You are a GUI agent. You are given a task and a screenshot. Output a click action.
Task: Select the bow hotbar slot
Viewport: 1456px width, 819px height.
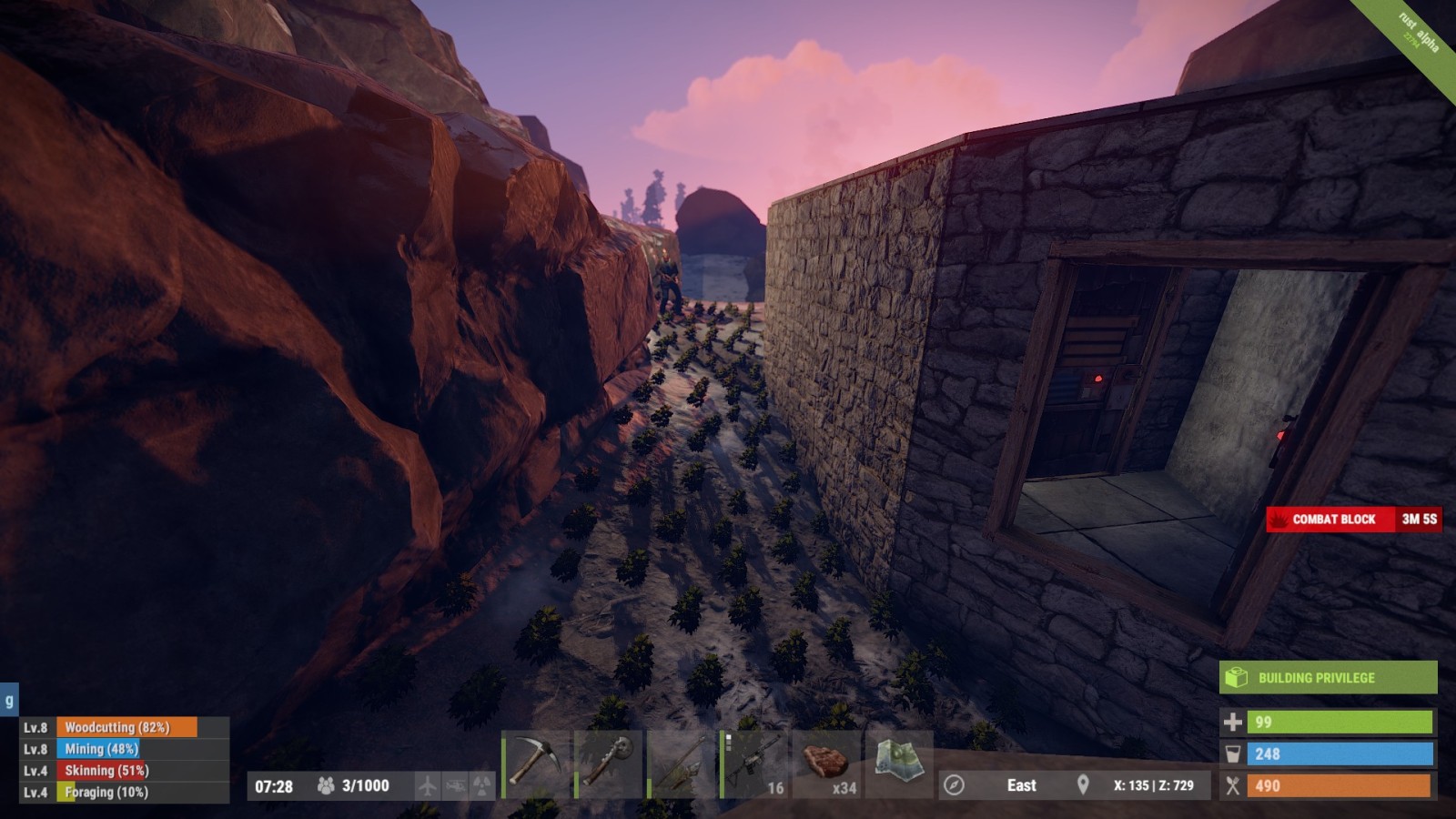[681, 764]
